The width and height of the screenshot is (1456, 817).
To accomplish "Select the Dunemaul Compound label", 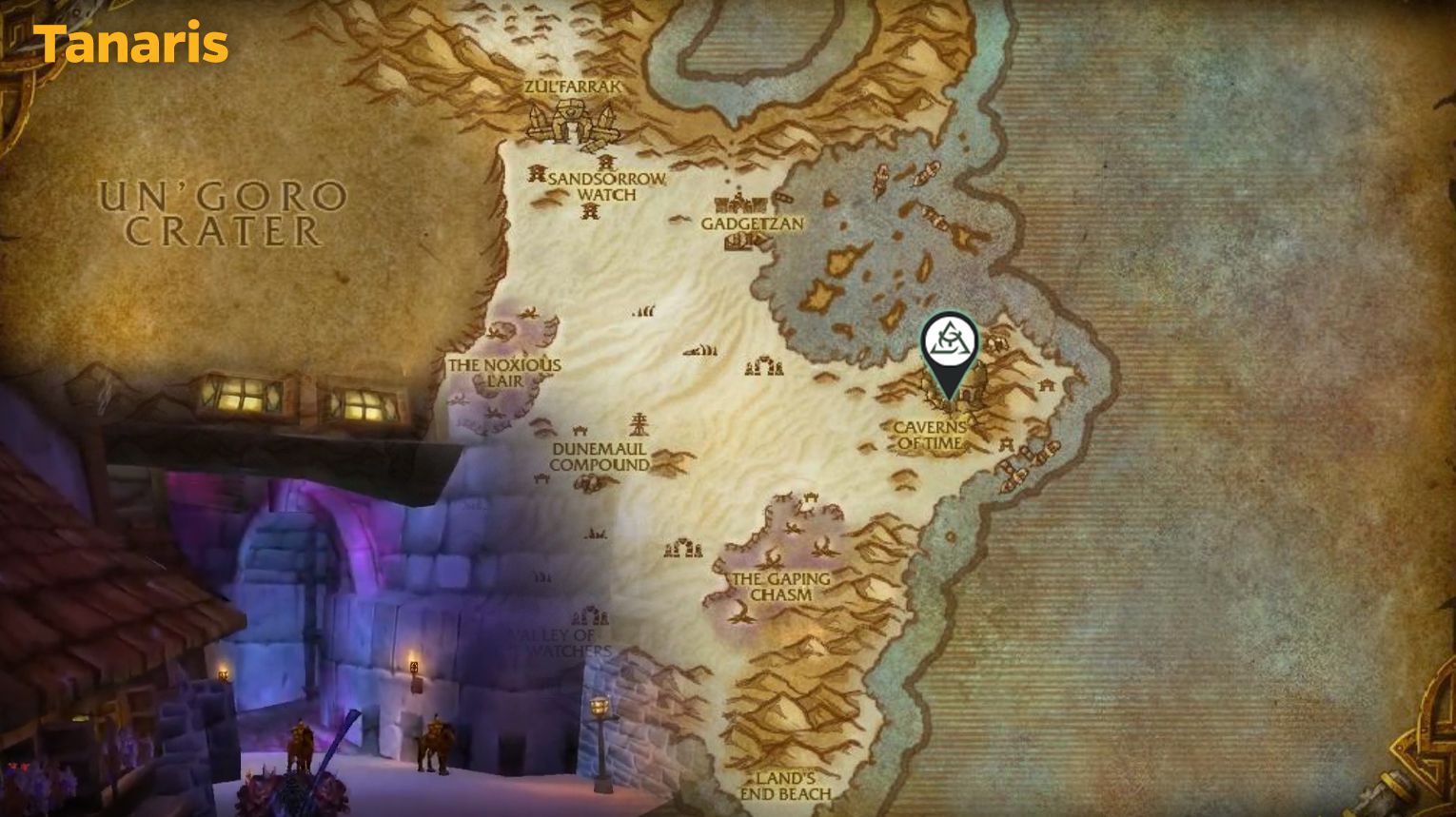I will 600,457.
